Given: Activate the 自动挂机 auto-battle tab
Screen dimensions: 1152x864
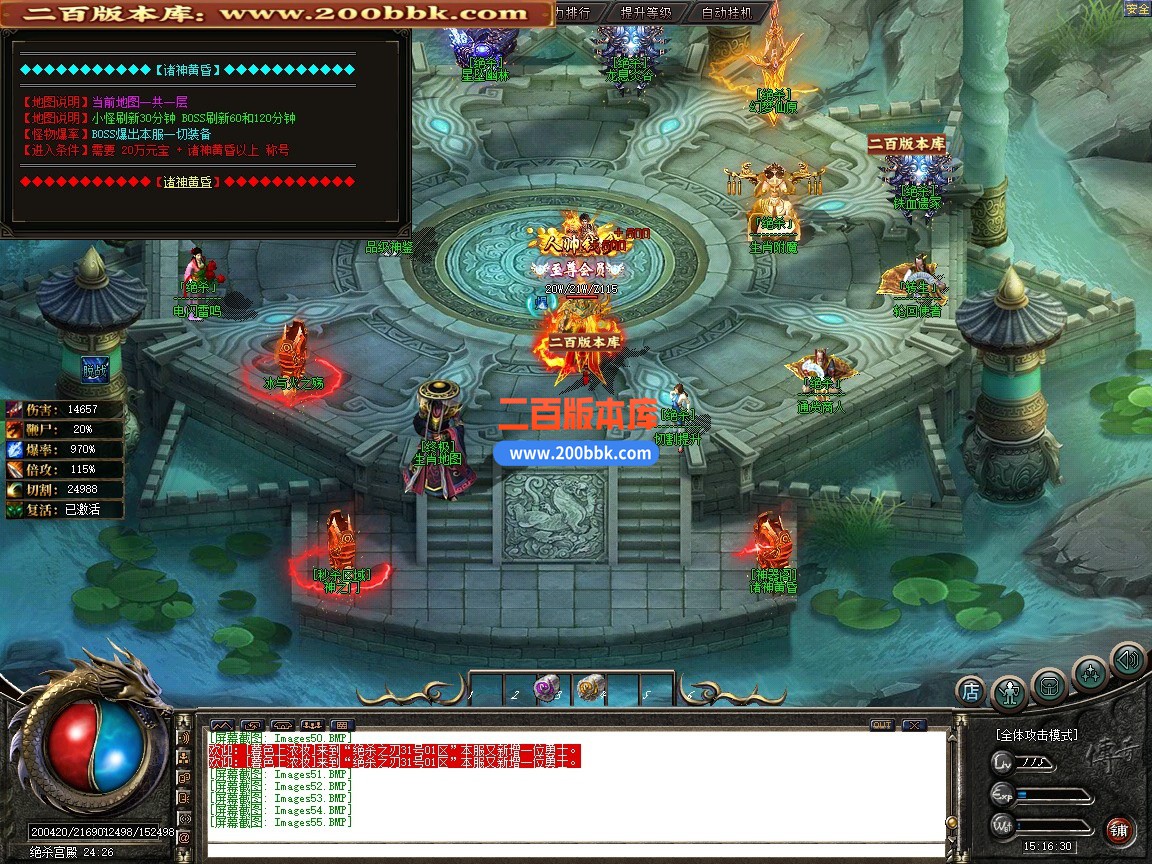Looking at the screenshot, I should tap(728, 13).
